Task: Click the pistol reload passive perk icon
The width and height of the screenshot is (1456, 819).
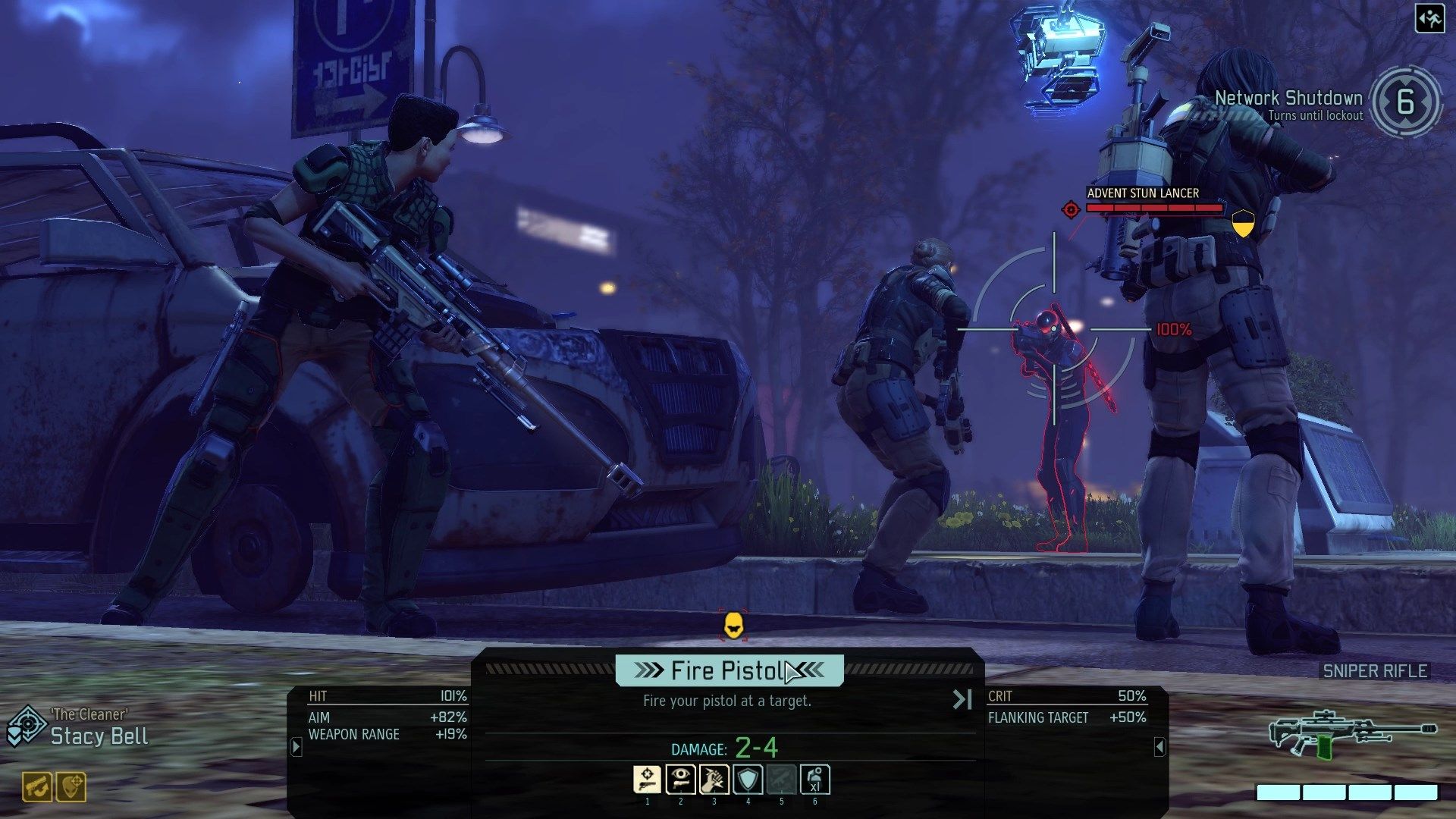Action: click(37, 787)
